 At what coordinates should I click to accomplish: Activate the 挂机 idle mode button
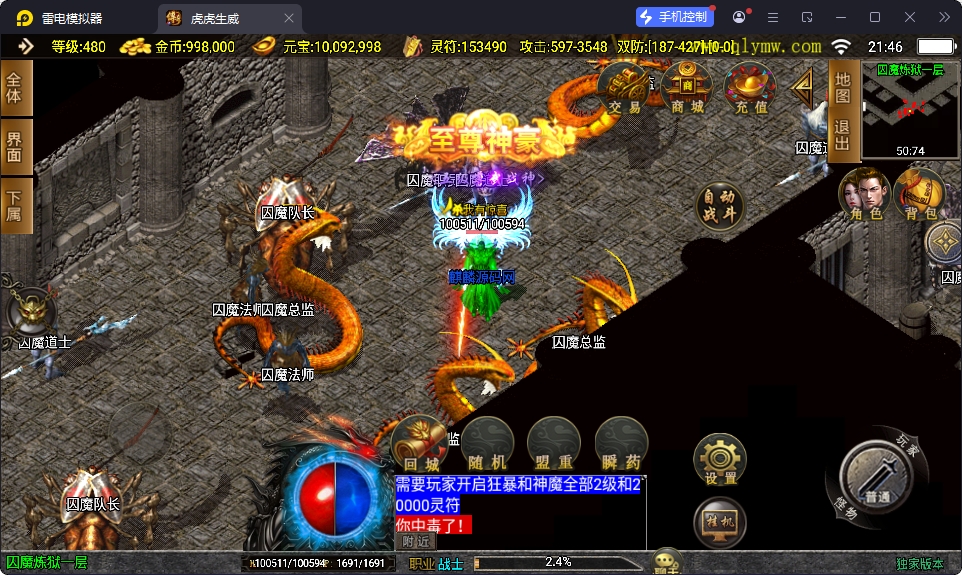pos(720,522)
